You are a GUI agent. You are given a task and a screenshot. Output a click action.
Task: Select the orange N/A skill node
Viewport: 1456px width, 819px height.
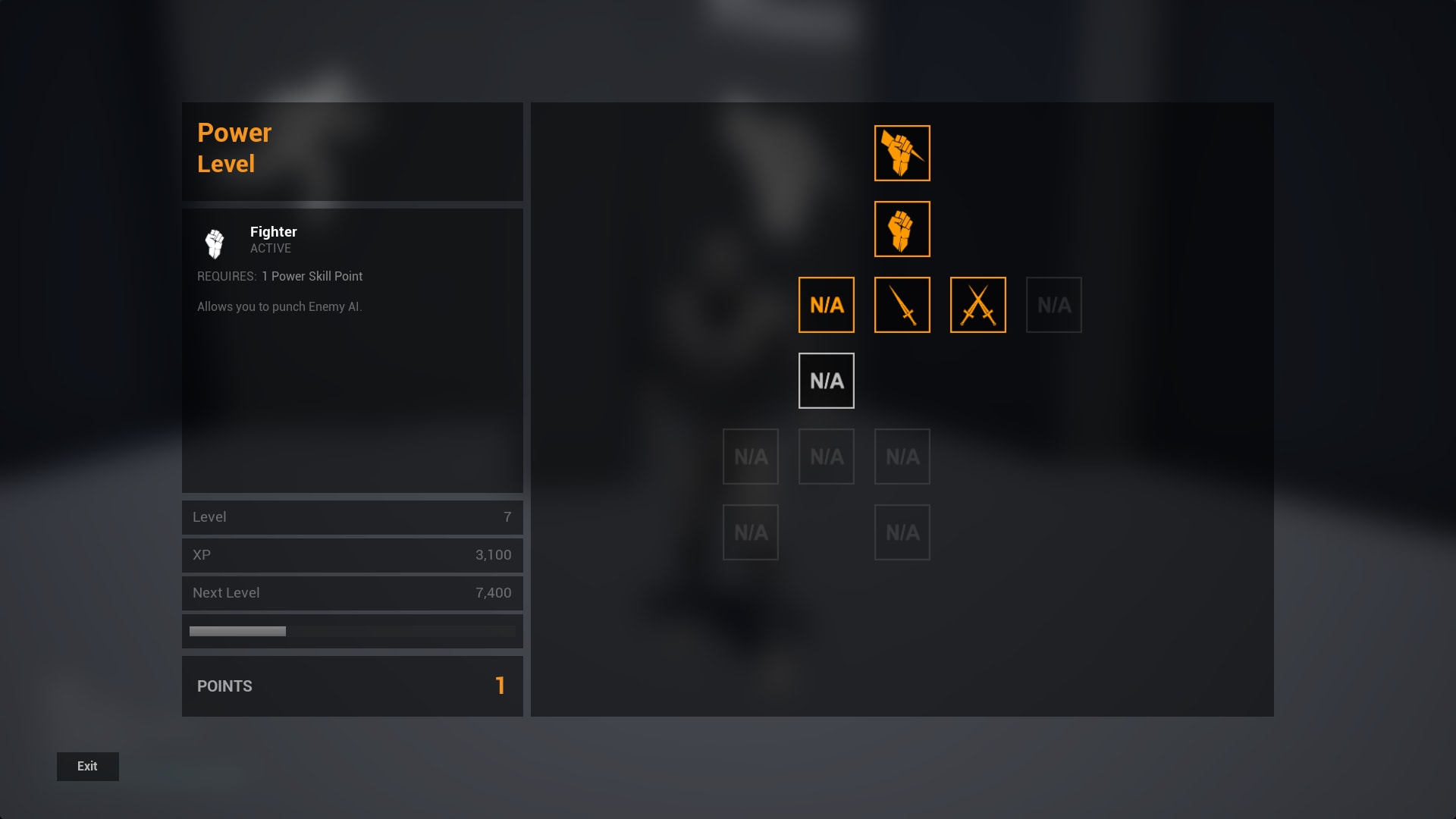click(x=827, y=305)
